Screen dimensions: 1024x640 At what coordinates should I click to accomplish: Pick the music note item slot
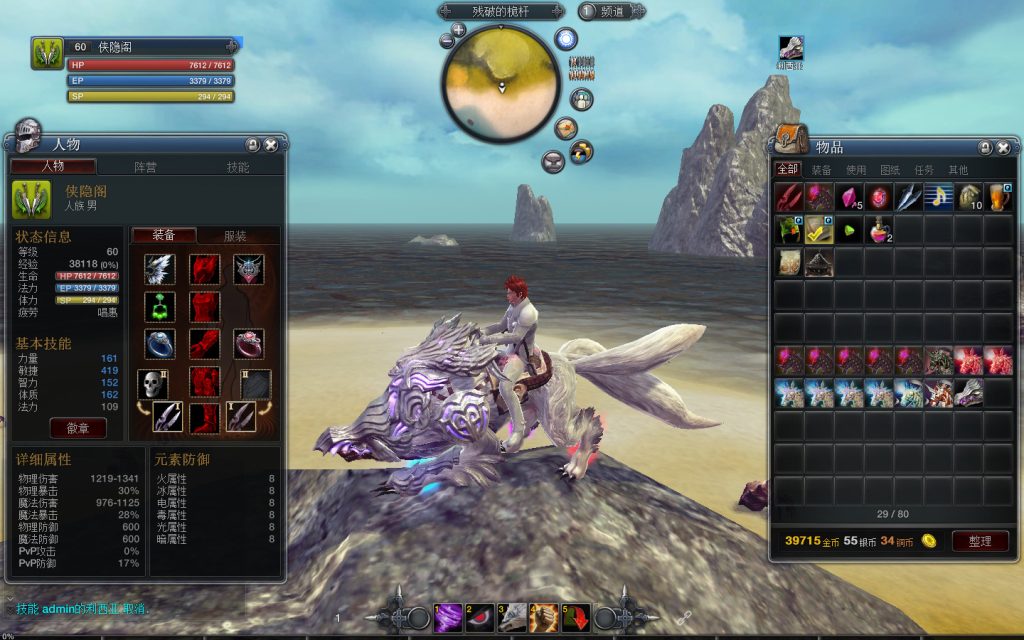(939, 197)
